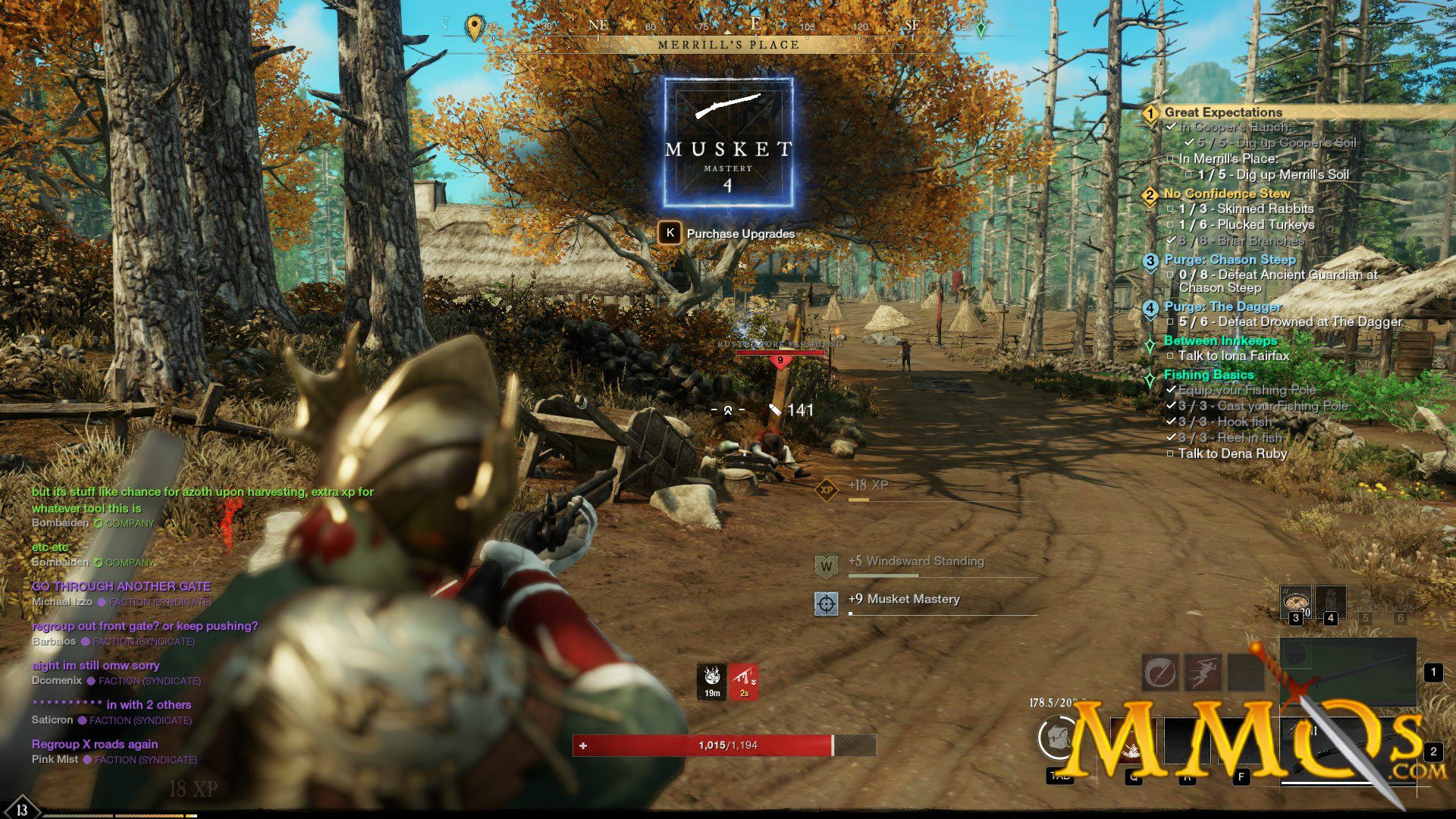Open the Musket Mastery level-up panel
The image size is (1456, 819).
coord(728,143)
